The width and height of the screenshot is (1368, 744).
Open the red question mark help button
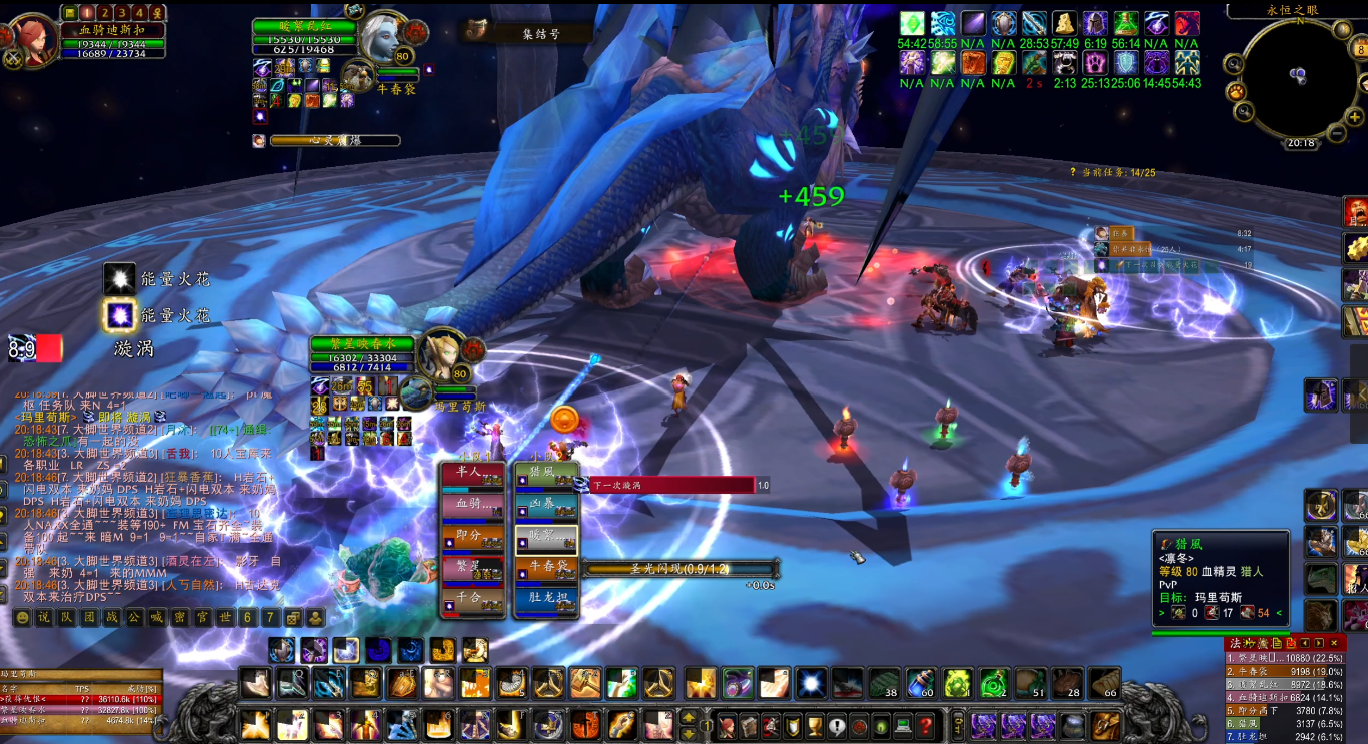point(926,725)
